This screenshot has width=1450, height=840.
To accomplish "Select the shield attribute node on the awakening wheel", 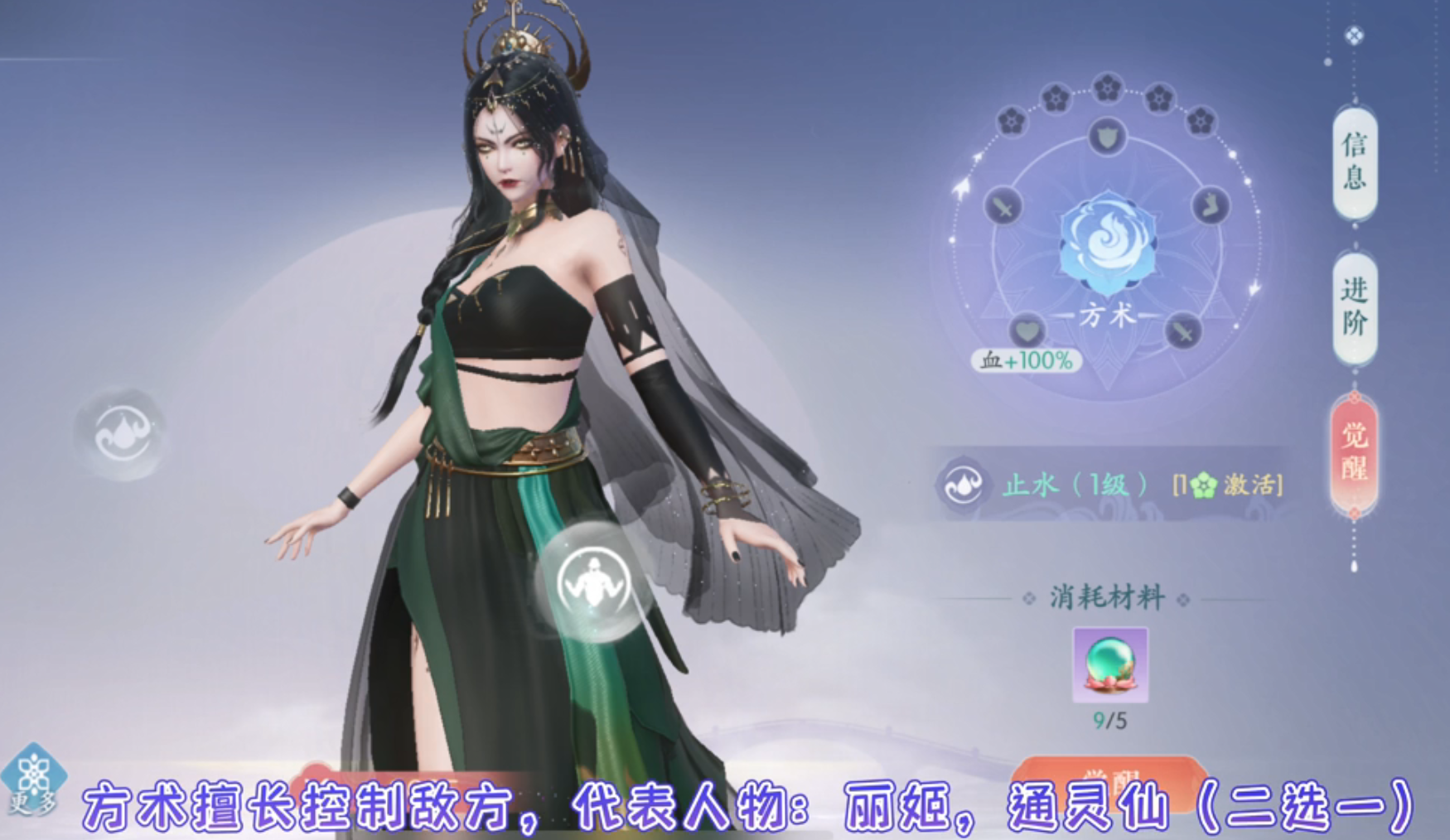I will point(1107,138).
